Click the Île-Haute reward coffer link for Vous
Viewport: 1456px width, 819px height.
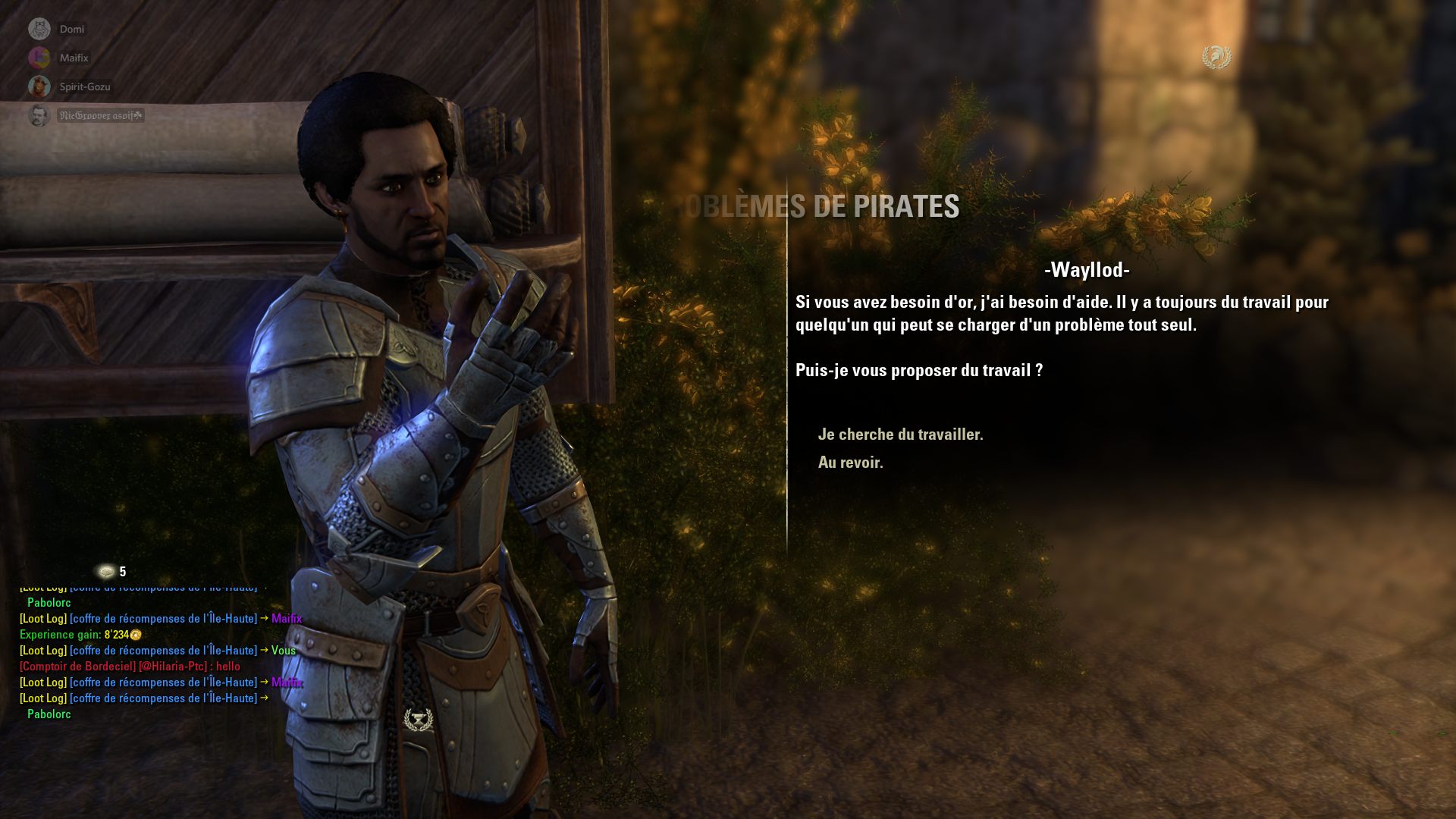pos(163,651)
